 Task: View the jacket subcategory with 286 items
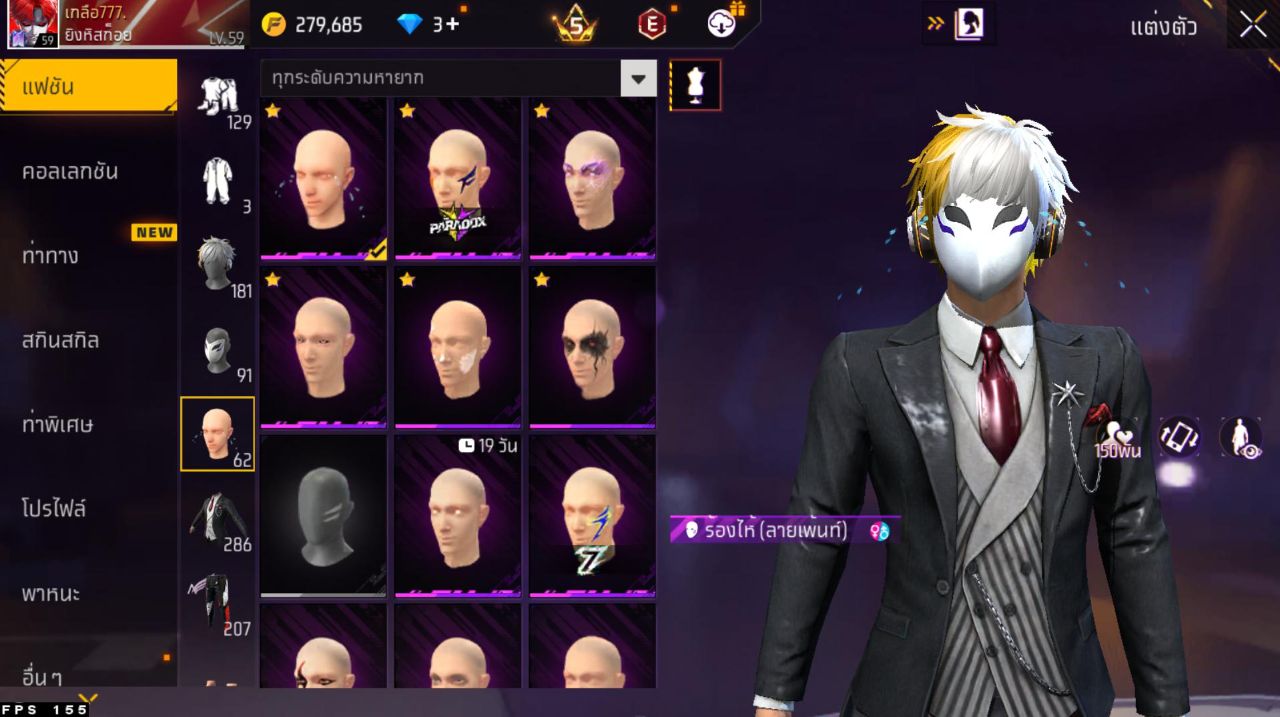coord(218,519)
